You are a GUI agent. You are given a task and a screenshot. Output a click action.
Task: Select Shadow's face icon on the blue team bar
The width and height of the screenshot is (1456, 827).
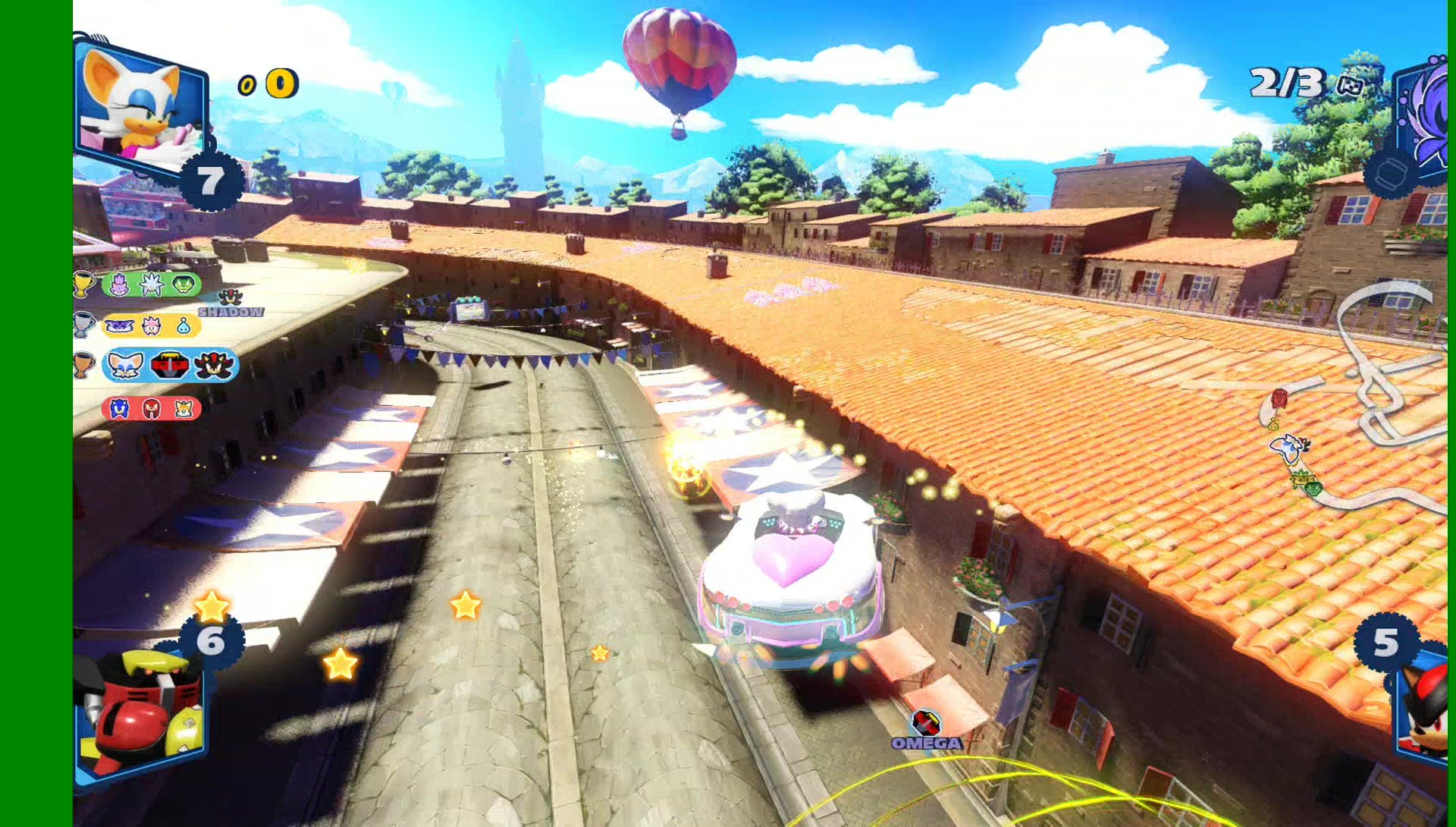(214, 364)
